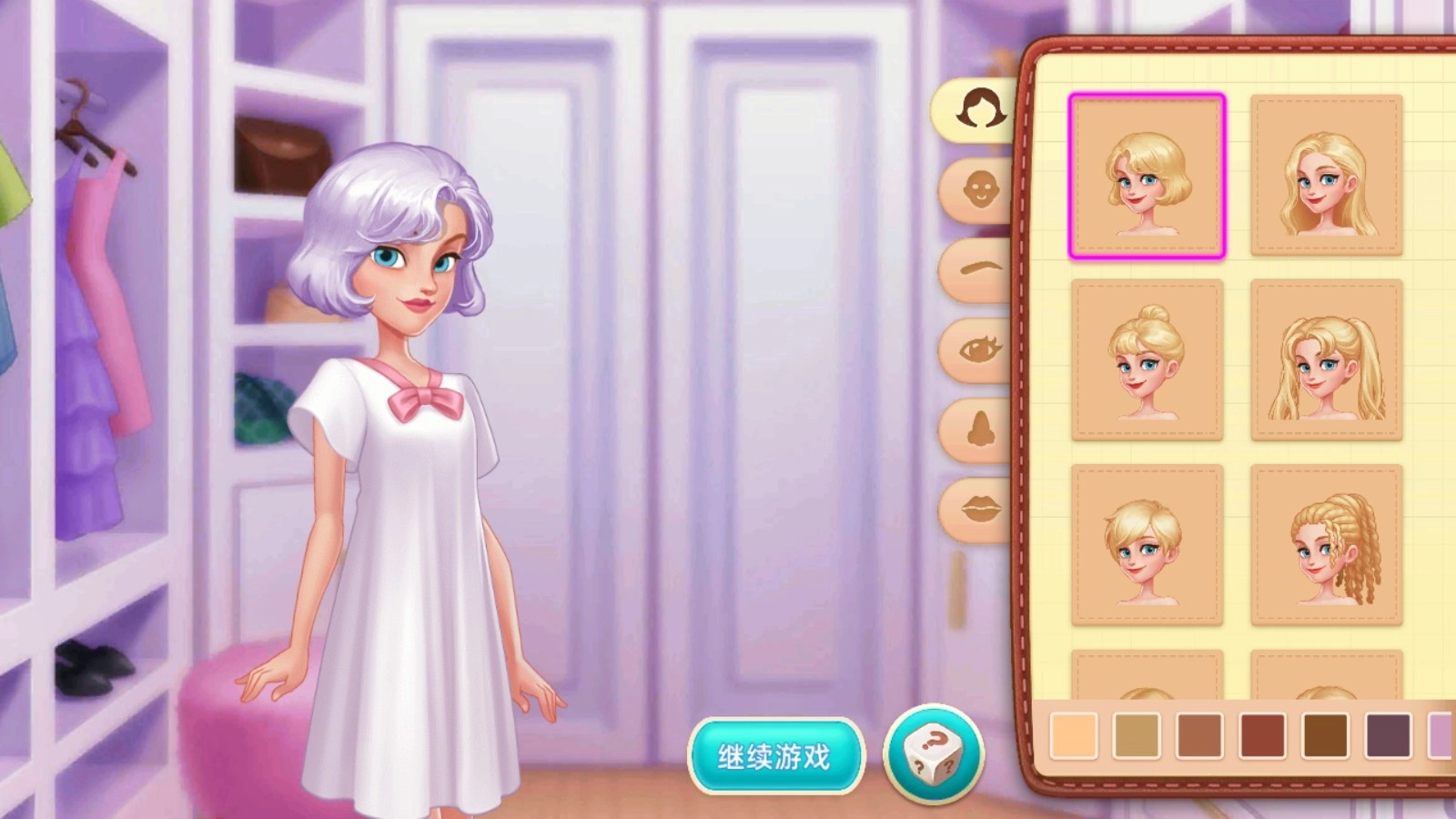
Task: Open the eye customization category
Action: [978, 350]
